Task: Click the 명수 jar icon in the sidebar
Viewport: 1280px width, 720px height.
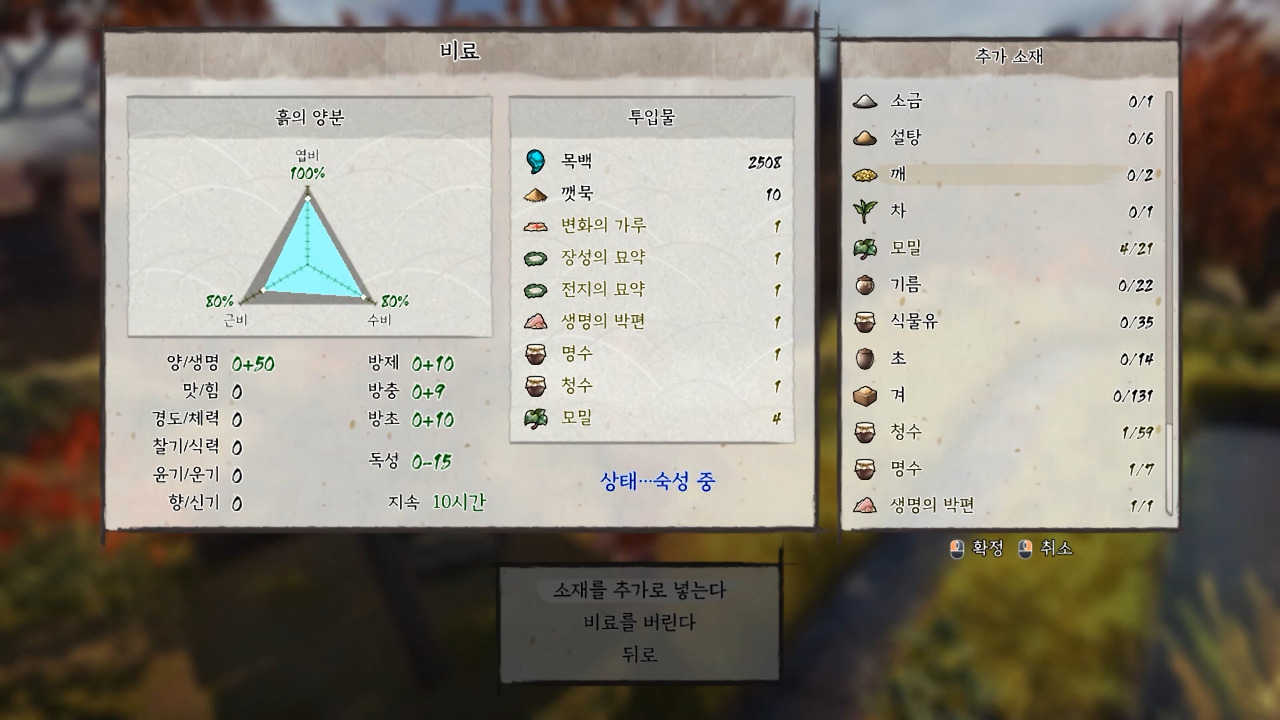Action: (868, 469)
